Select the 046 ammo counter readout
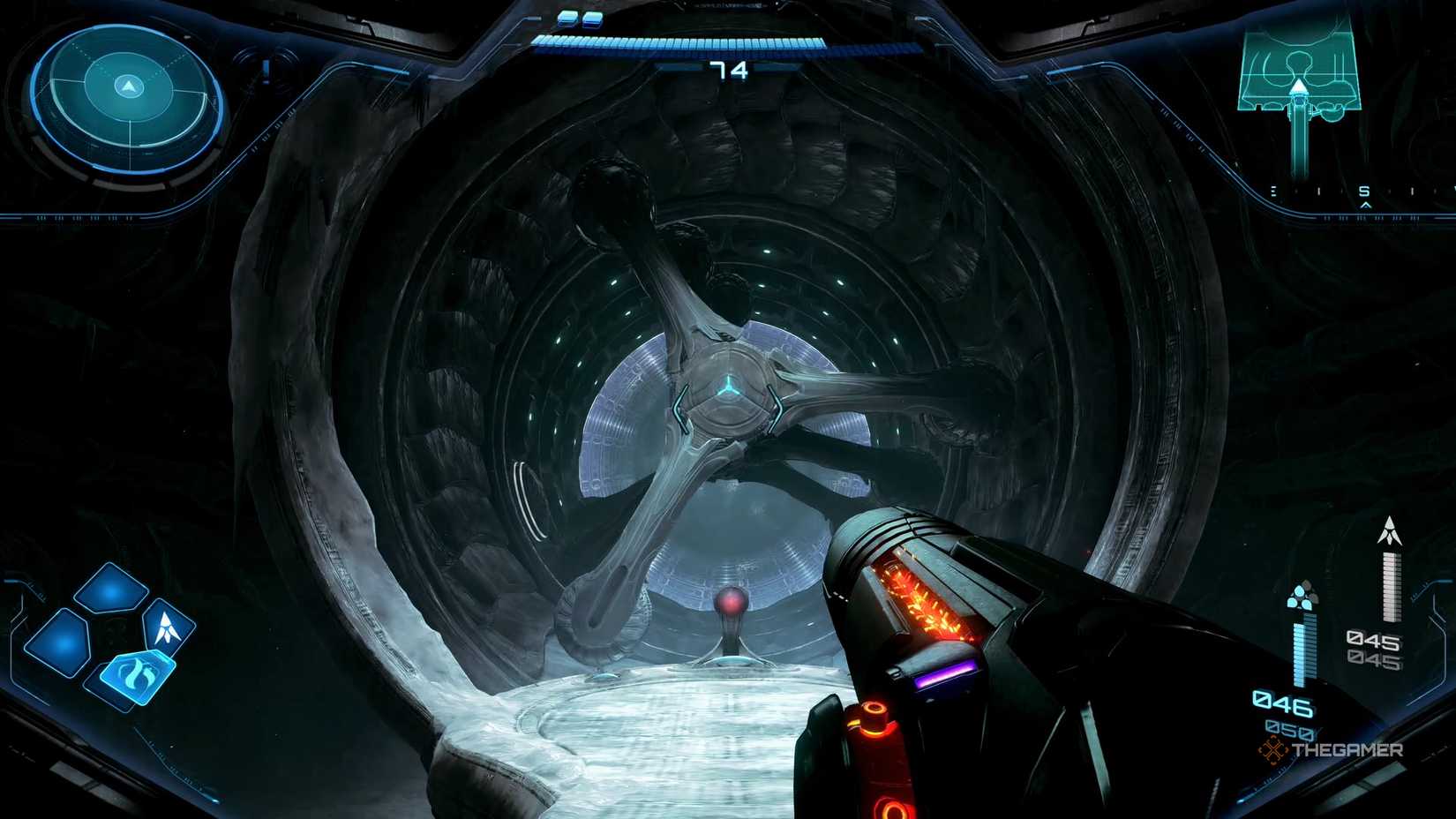 [x=1283, y=705]
